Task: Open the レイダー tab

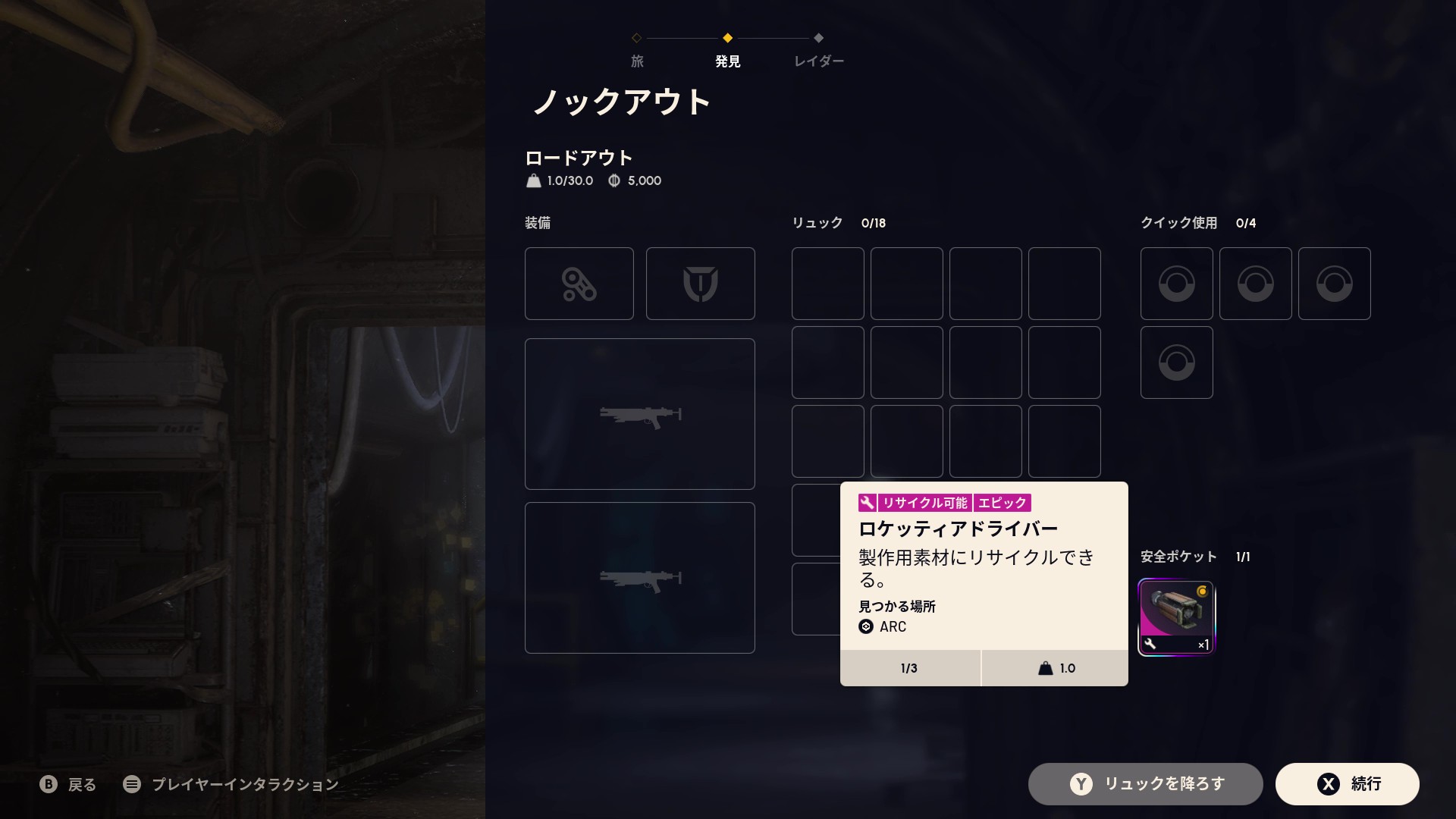Action: point(817,61)
